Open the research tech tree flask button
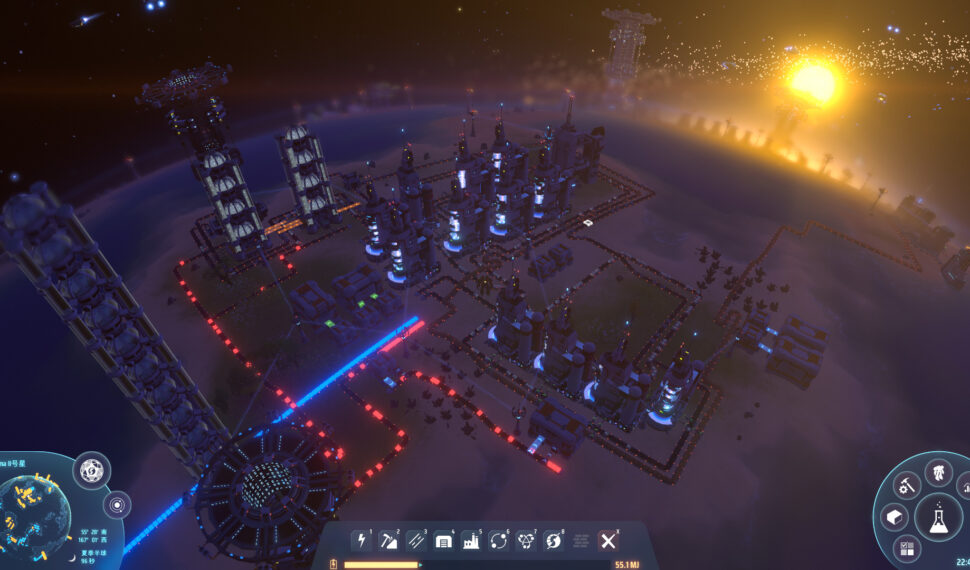This screenshot has width=970, height=570. pyautogui.click(x=939, y=518)
